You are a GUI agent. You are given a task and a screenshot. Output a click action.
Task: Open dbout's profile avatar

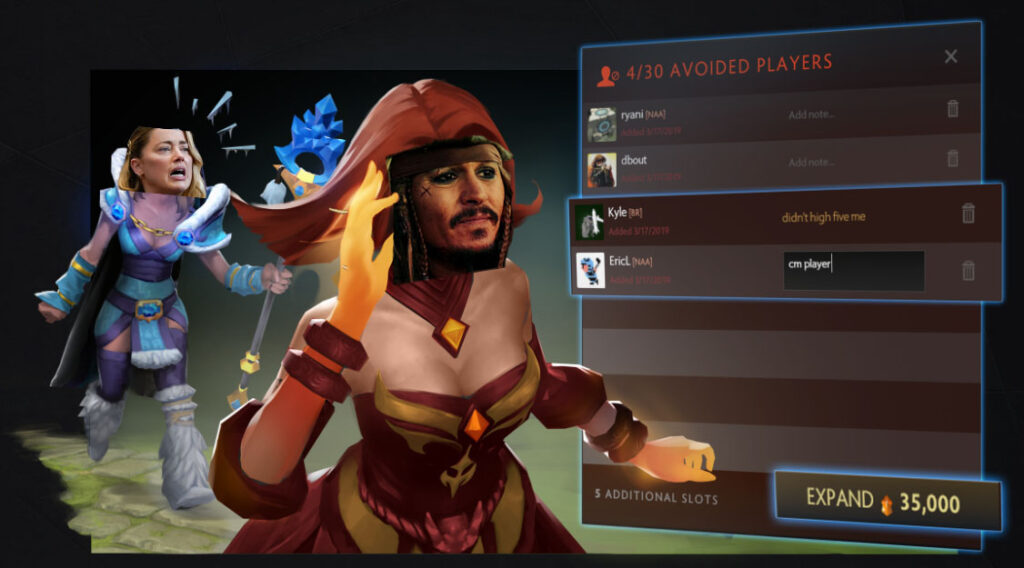coord(602,170)
